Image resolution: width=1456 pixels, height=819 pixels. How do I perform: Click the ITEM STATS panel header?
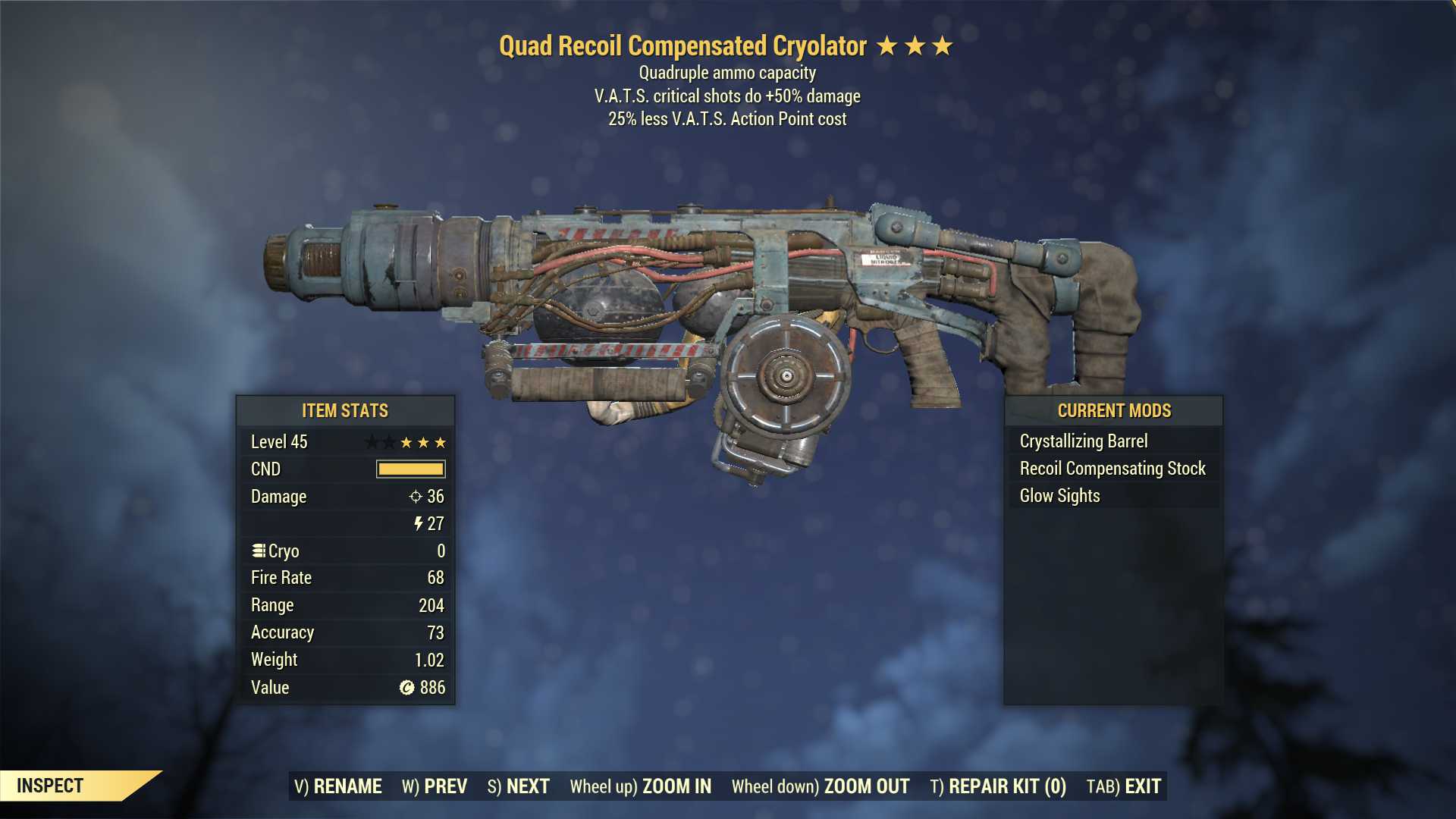coord(345,410)
